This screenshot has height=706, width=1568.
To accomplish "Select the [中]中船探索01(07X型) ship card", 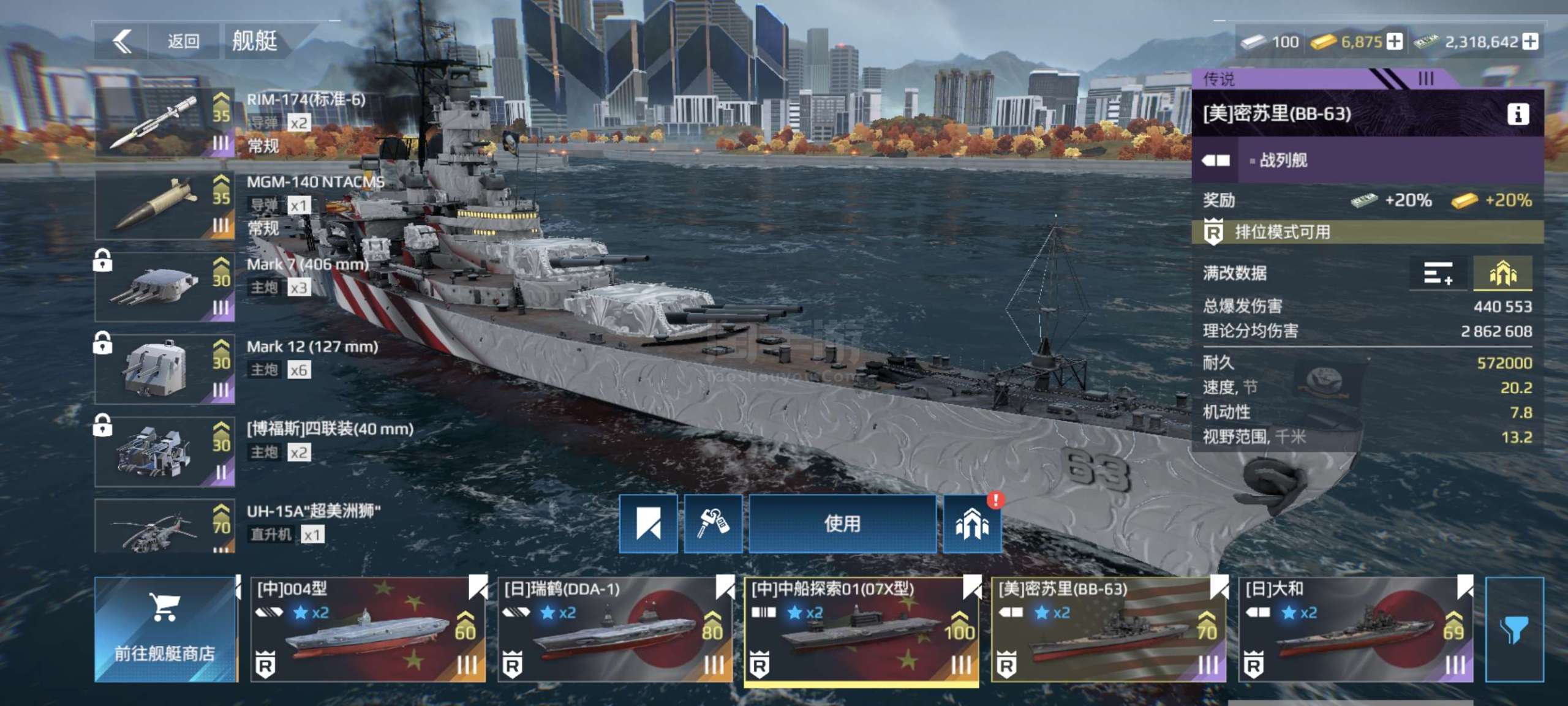I will [861, 629].
